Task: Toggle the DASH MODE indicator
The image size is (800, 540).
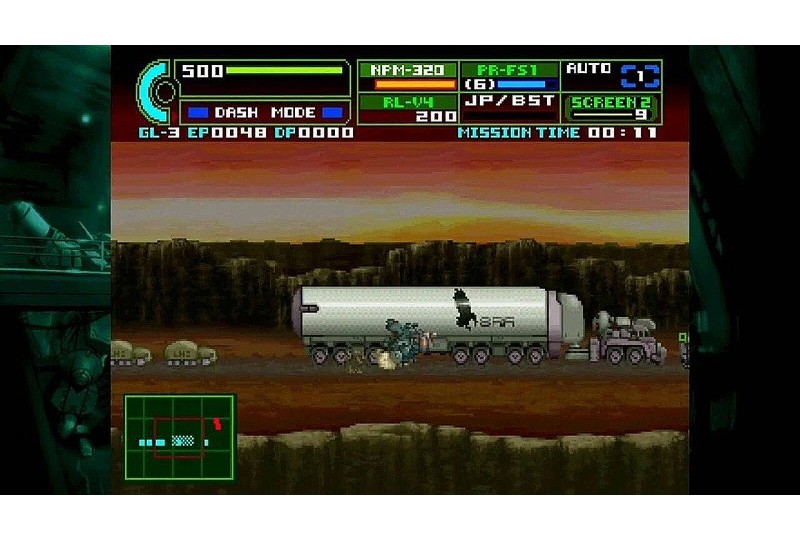Action: (265, 113)
